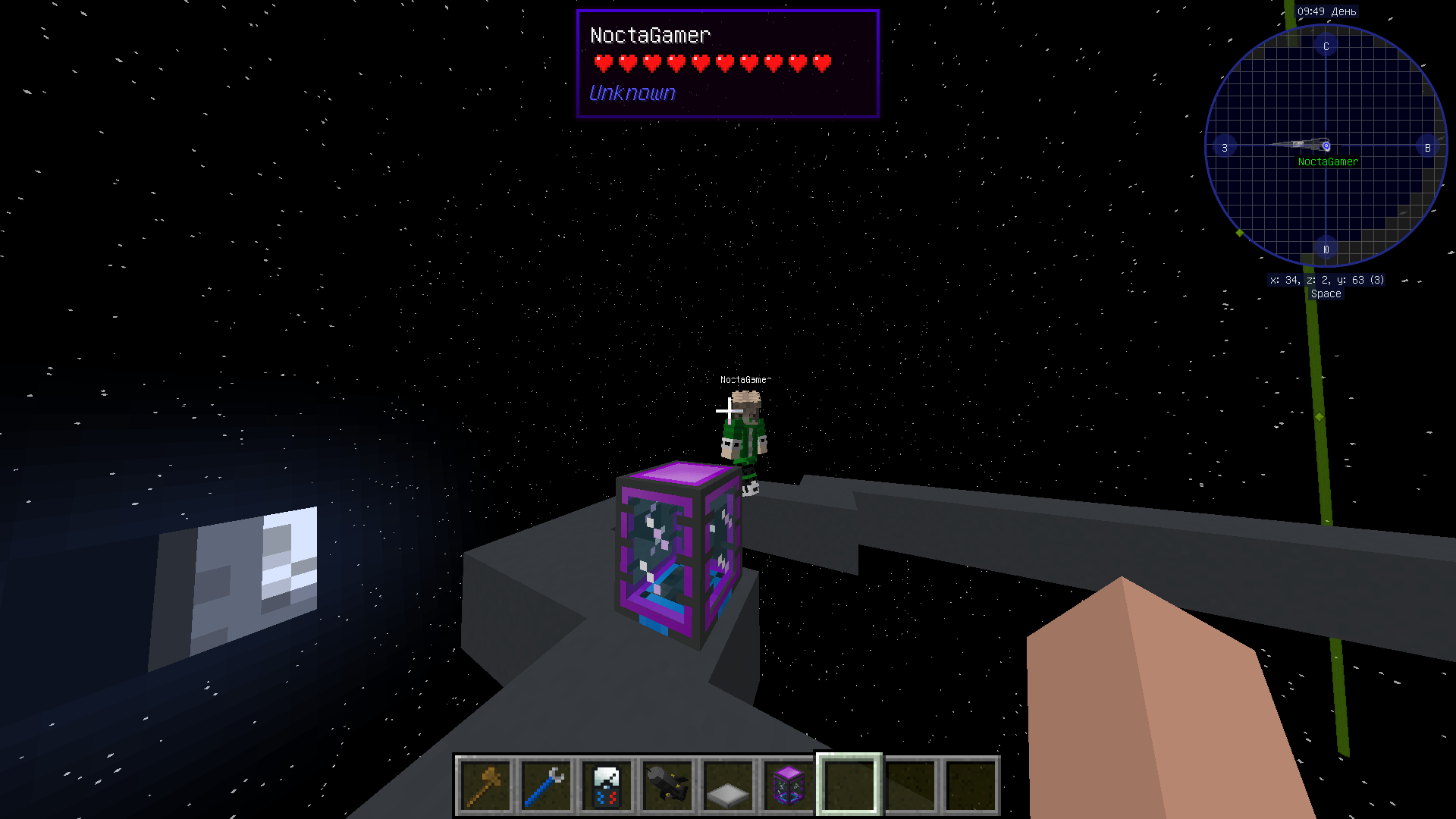Click the south Ю marker on the minimap
Screen dimensions: 1456x819
[x=1326, y=248]
